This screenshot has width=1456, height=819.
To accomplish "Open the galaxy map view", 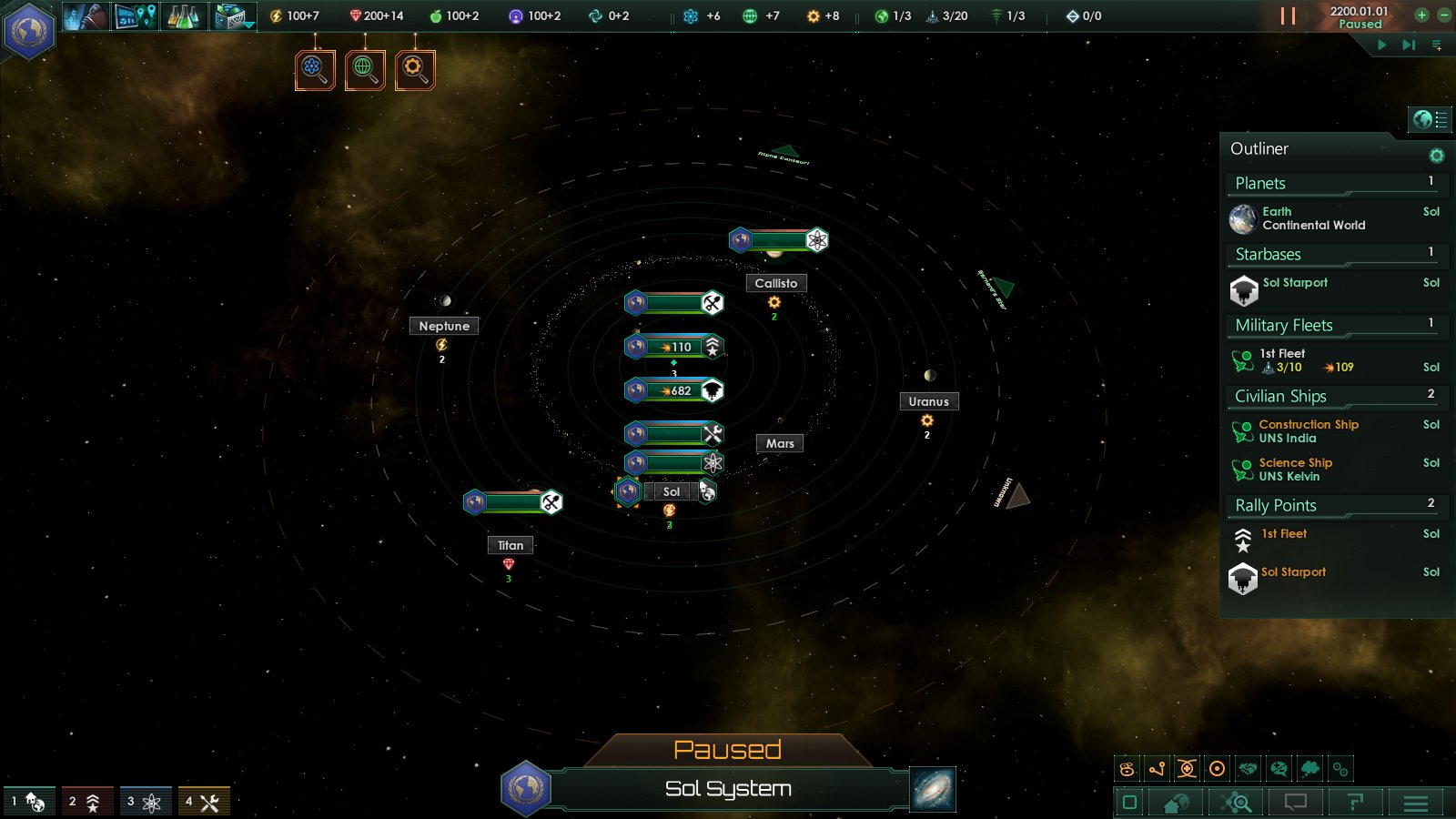I will 933,788.
